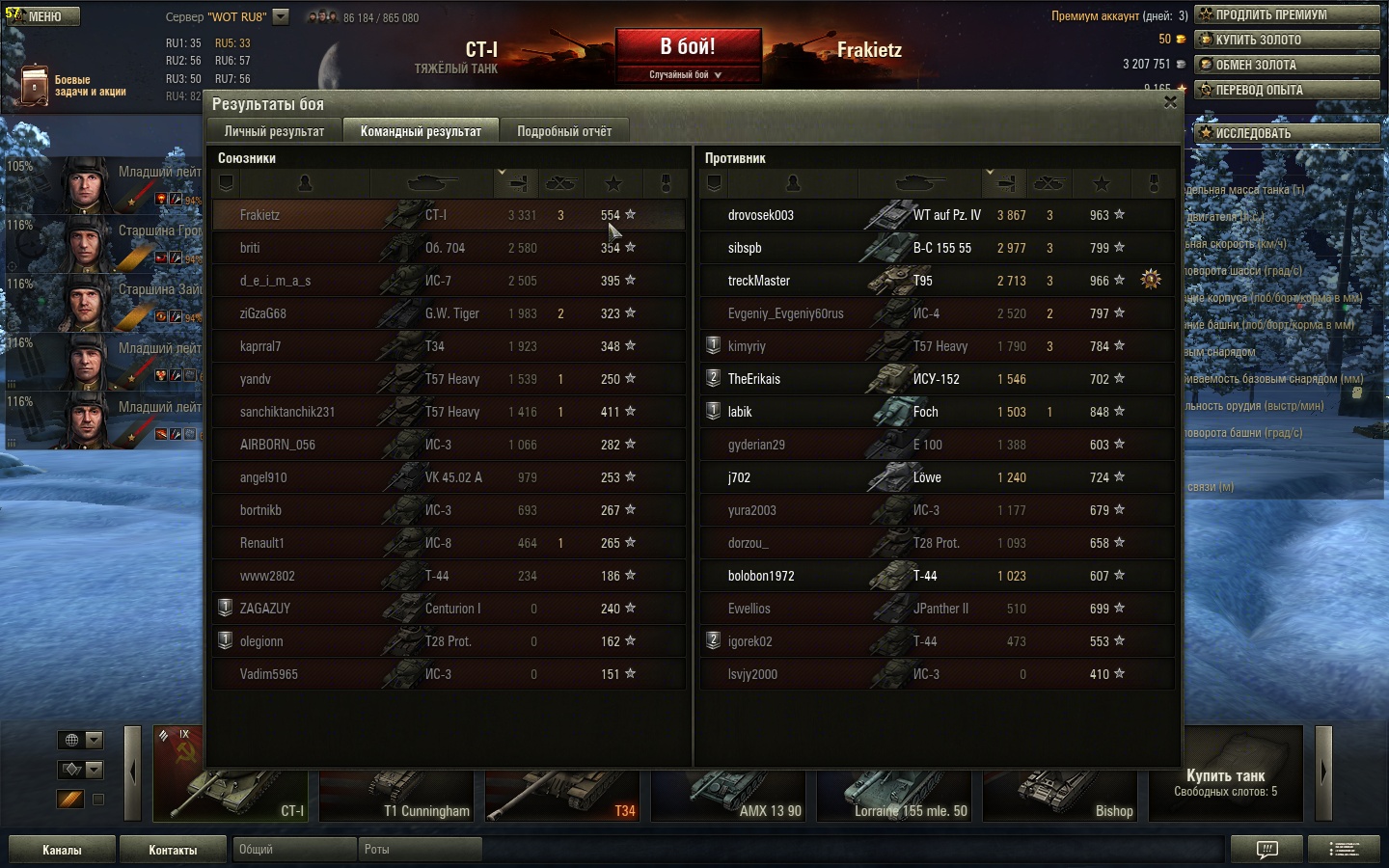The height and width of the screenshot is (868, 1389).
Task: Open the Каналы chat channels button
Action: pyautogui.click(x=62, y=850)
